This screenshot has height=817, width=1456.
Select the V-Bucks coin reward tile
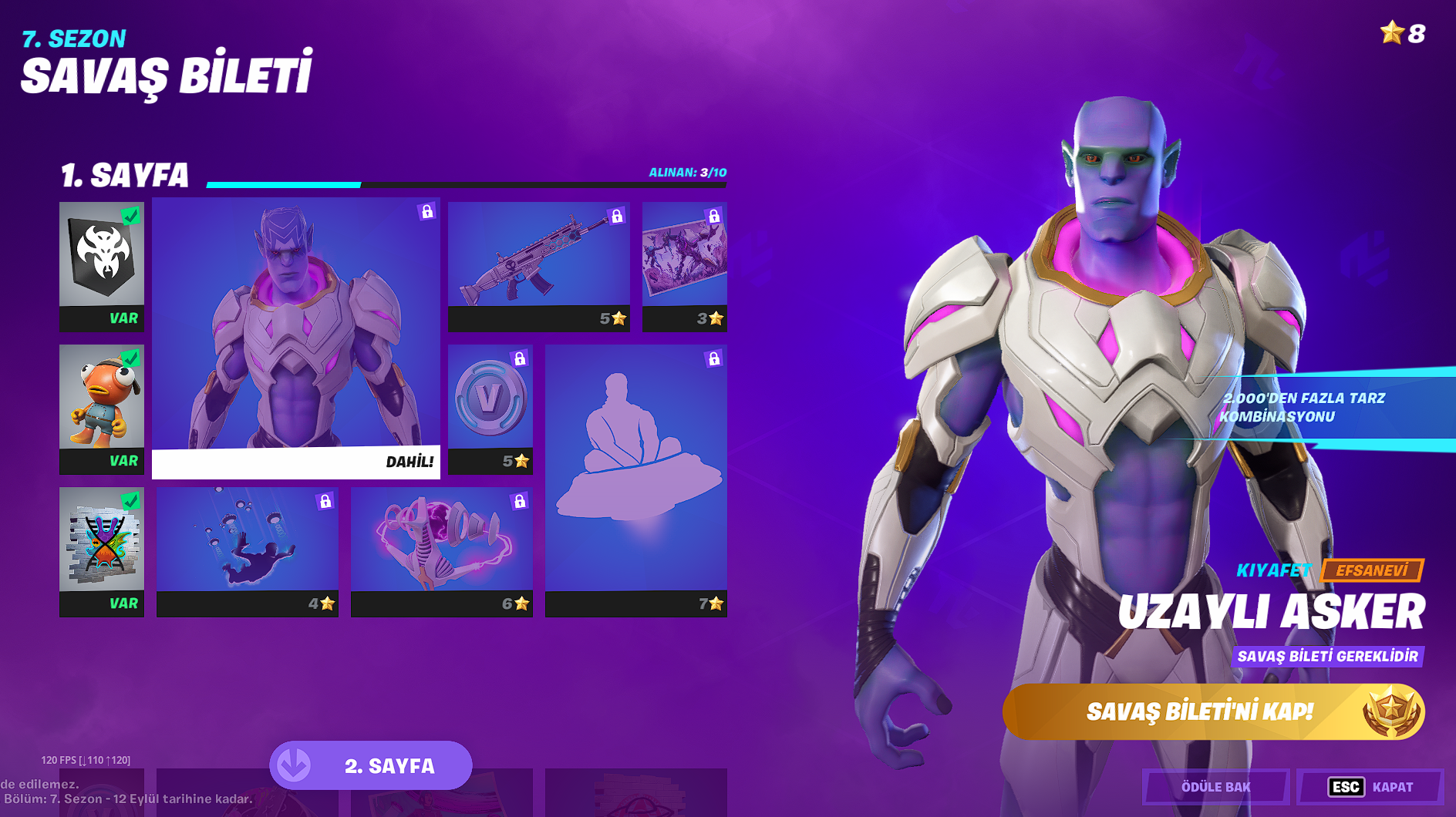490,408
